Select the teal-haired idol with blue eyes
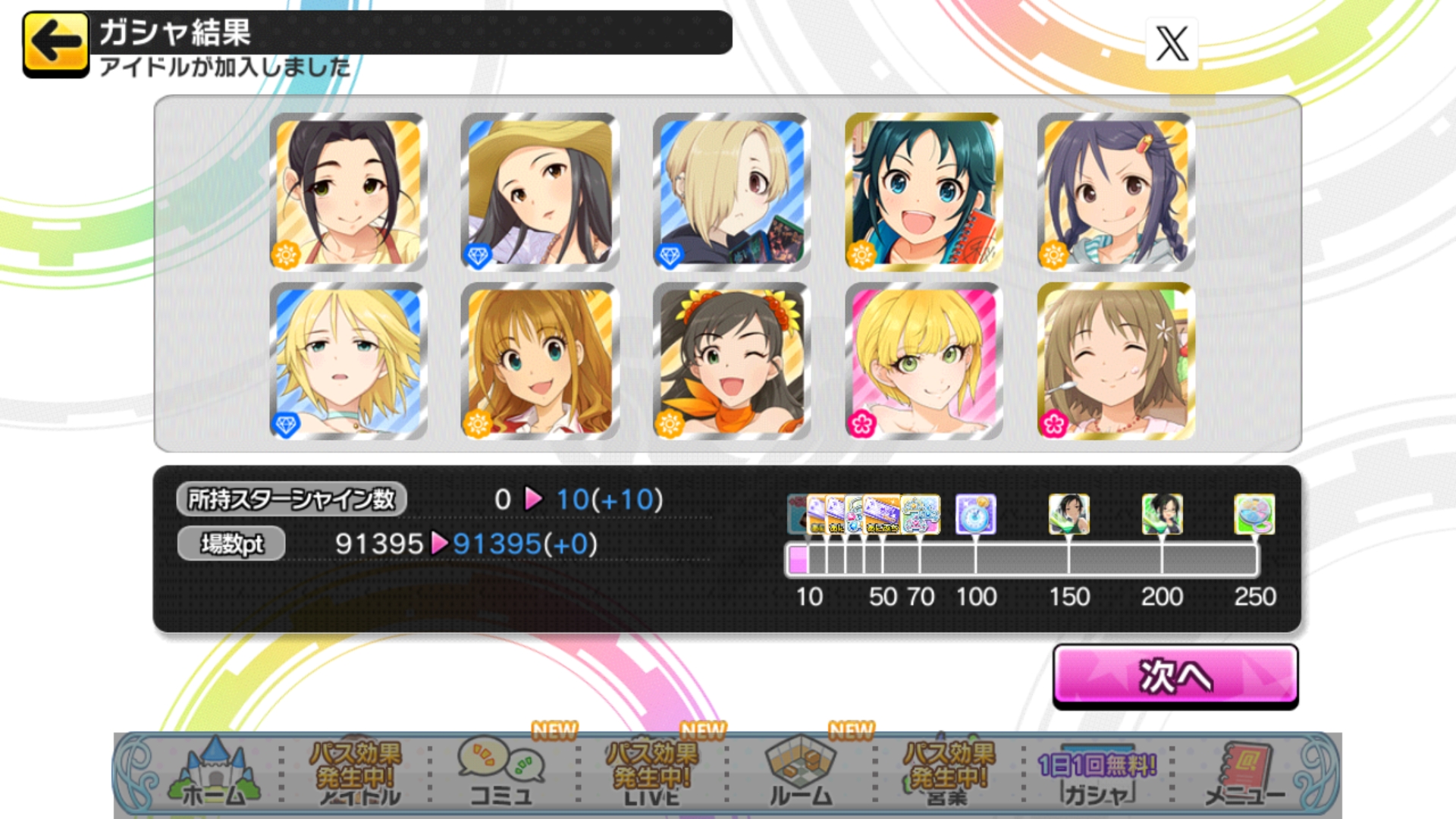The image size is (1456, 819). coord(924,192)
